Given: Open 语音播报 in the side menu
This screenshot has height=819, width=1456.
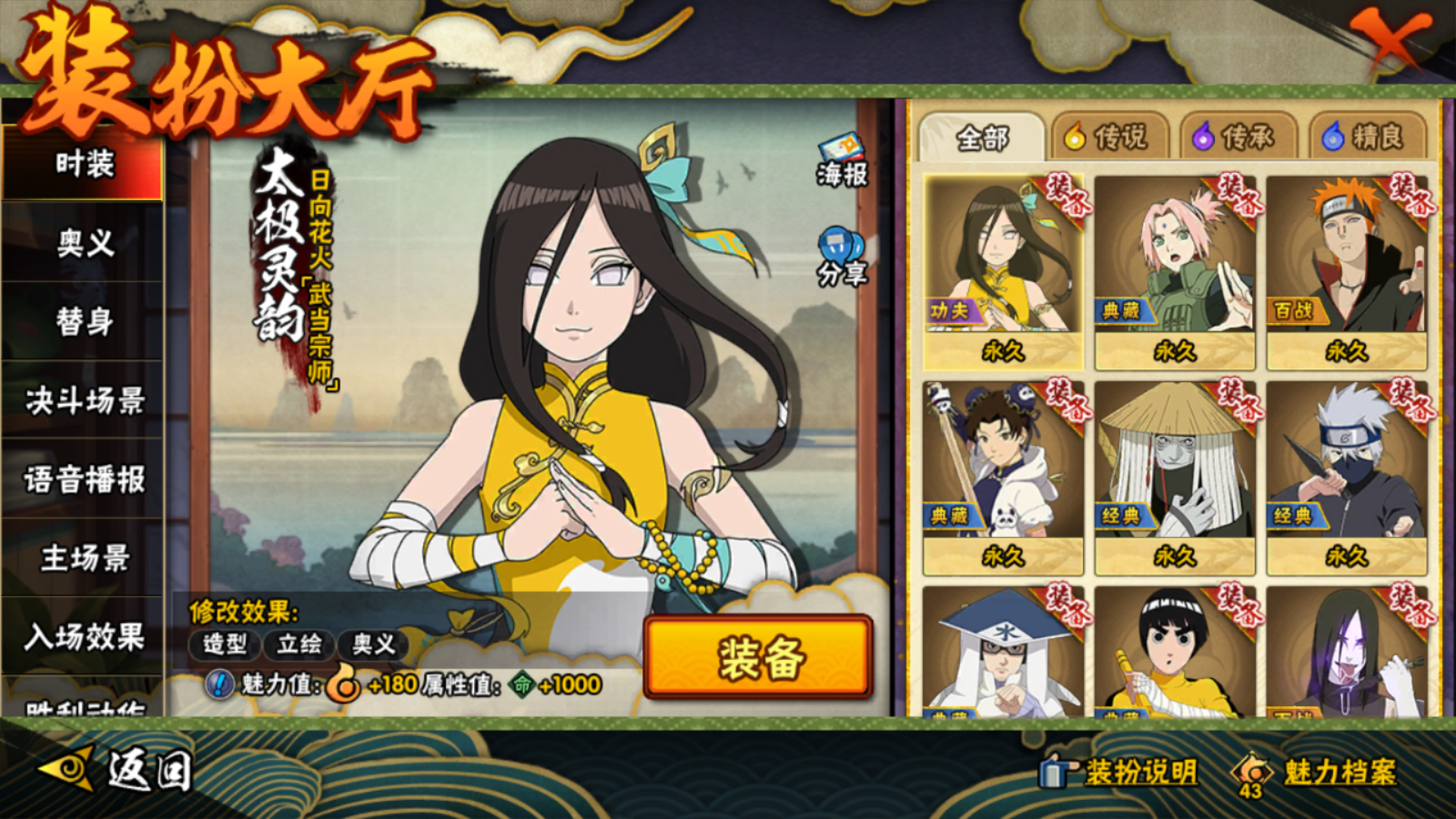Looking at the screenshot, I should 83,479.
